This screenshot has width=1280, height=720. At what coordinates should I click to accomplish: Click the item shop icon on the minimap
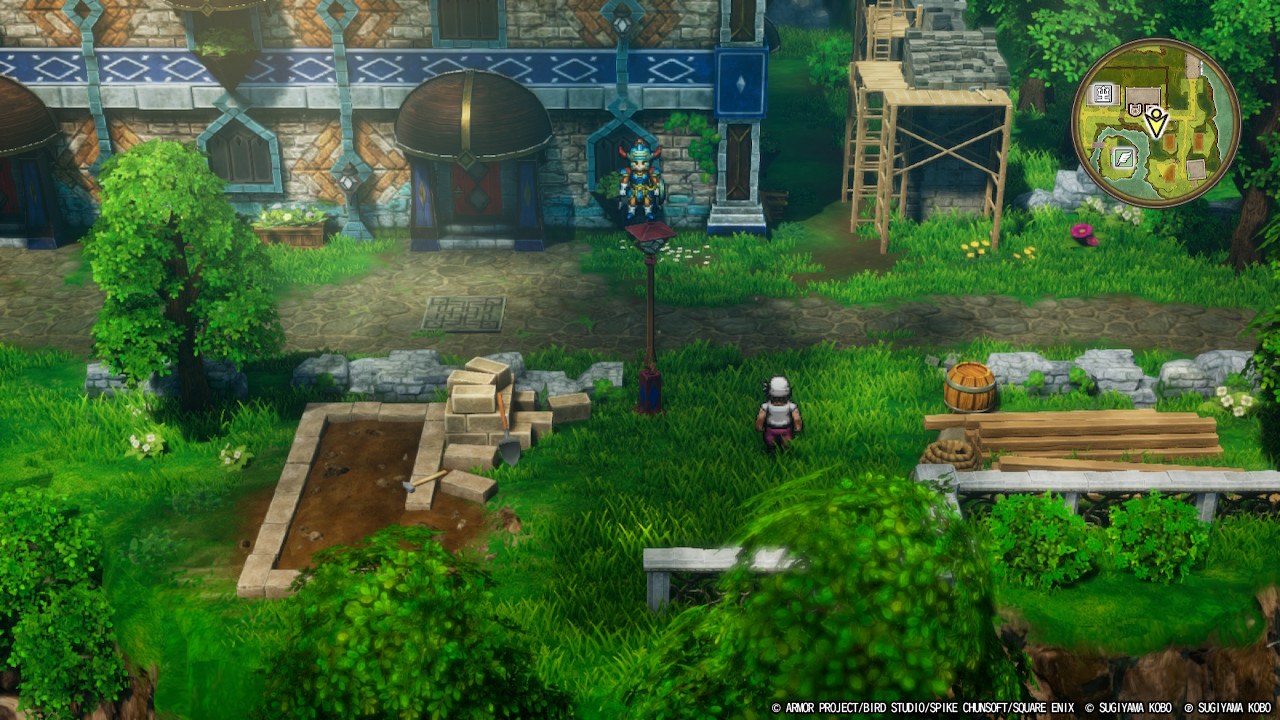click(x=1151, y=108)
